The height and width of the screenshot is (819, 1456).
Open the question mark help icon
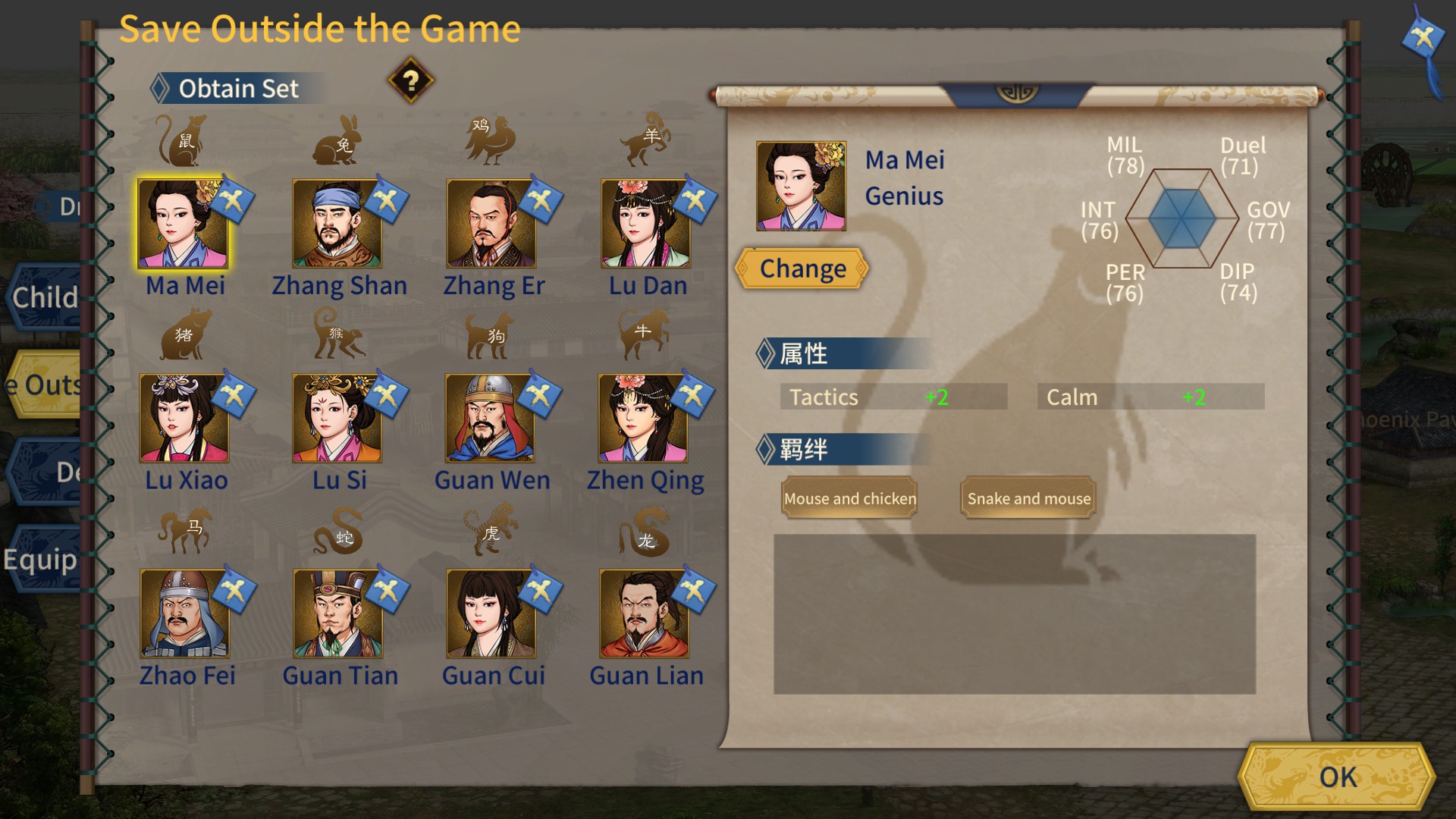tap(409, 82)
